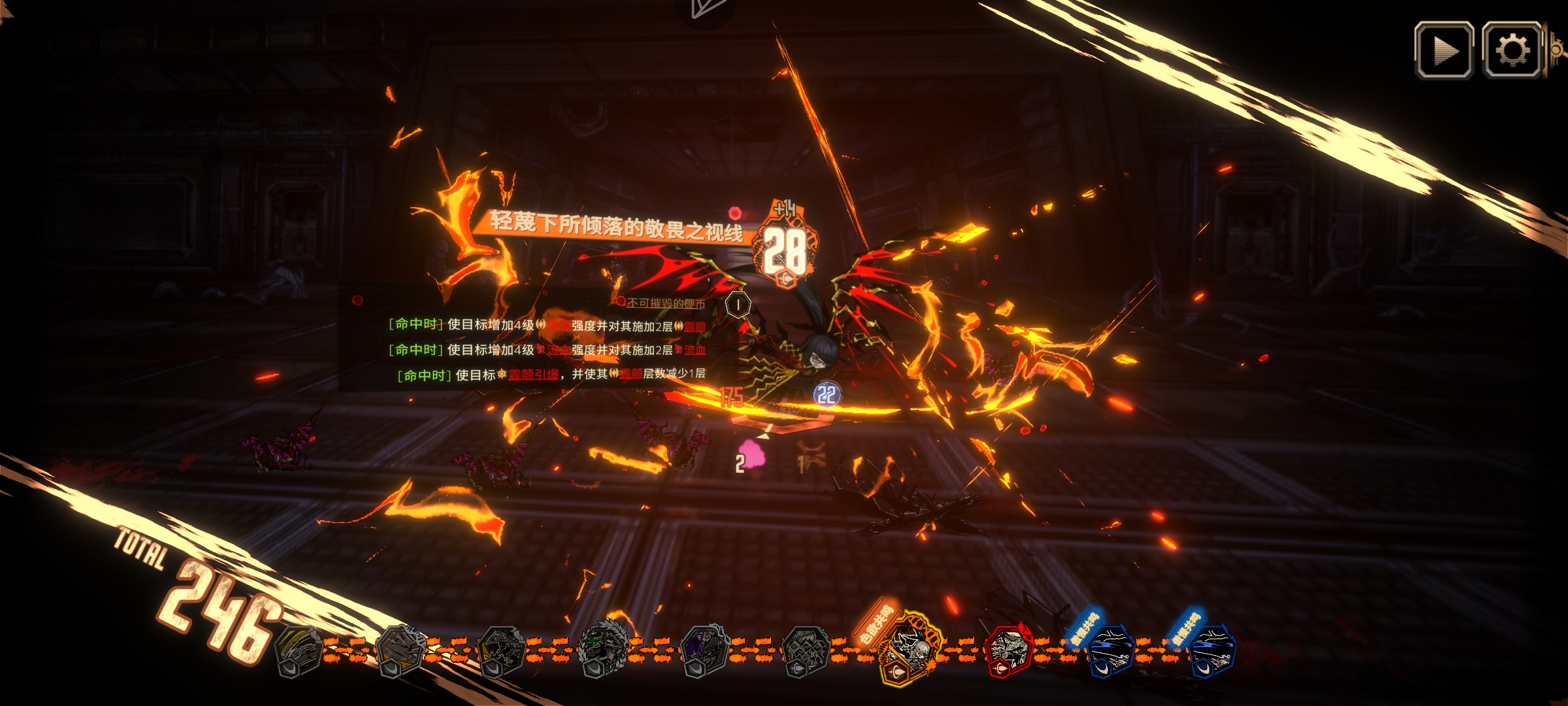Screen dimensions: 1568x706
Task: Select the glowing orange skill chain icon
Action: point(909,647)
